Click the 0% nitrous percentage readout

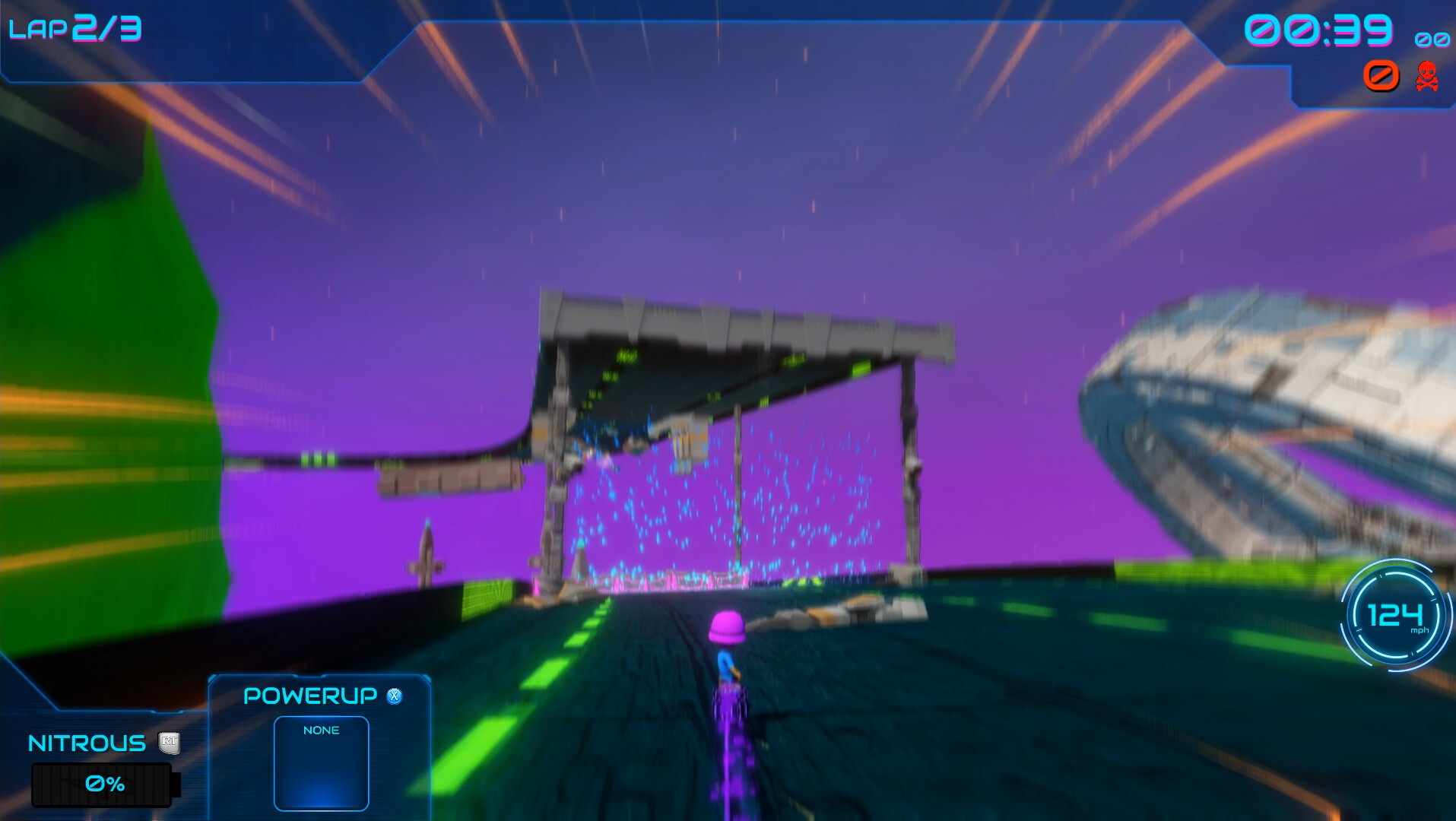(104, 783)
